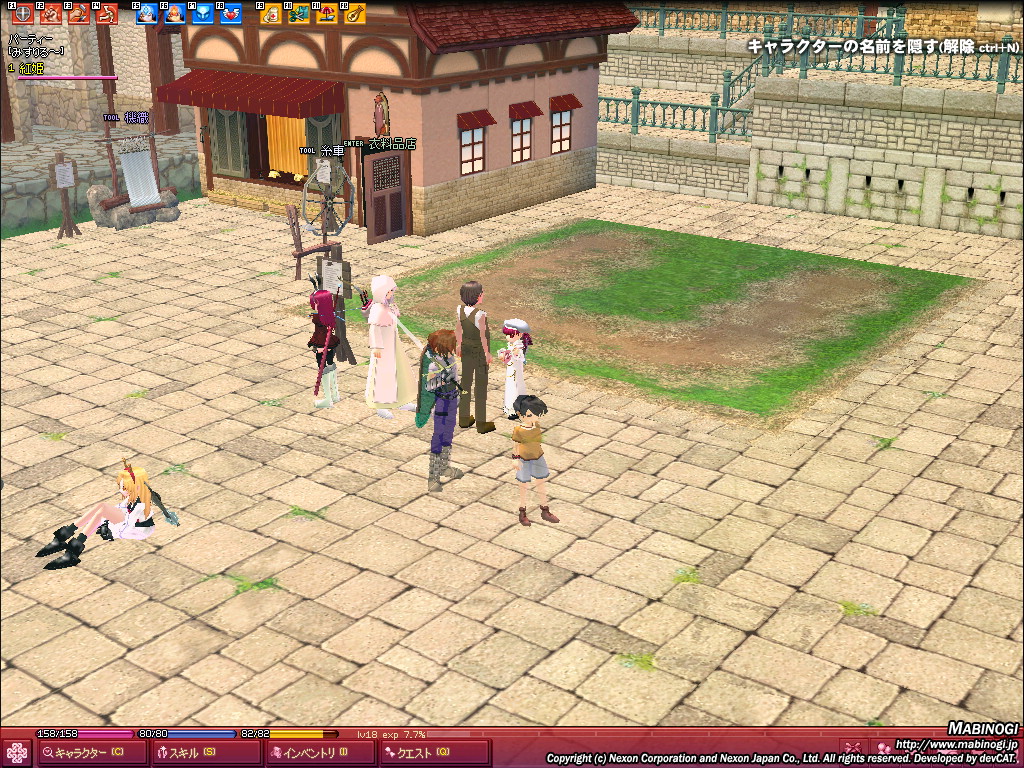Use the First Aid medical bag skill
Image resolution: width=1024 pixels, height=768 pixels.
(x=271, y=14)
